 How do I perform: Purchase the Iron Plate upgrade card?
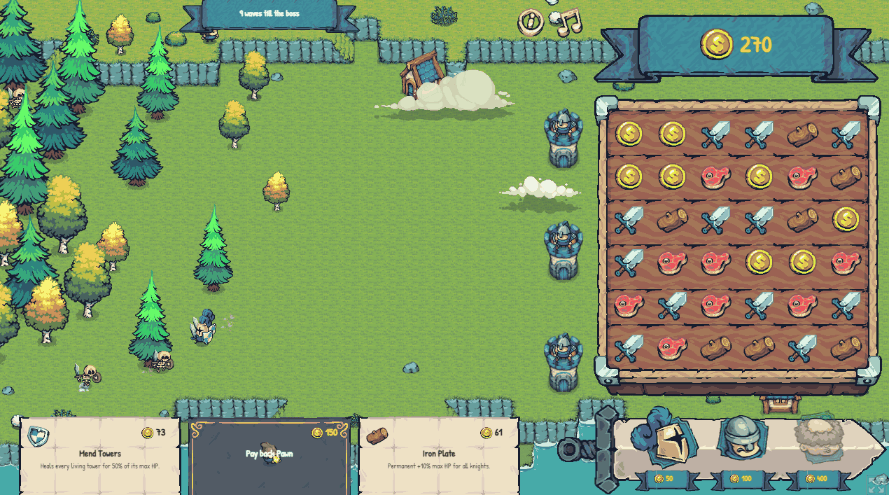pyautogui.click(x=439, y=457)
